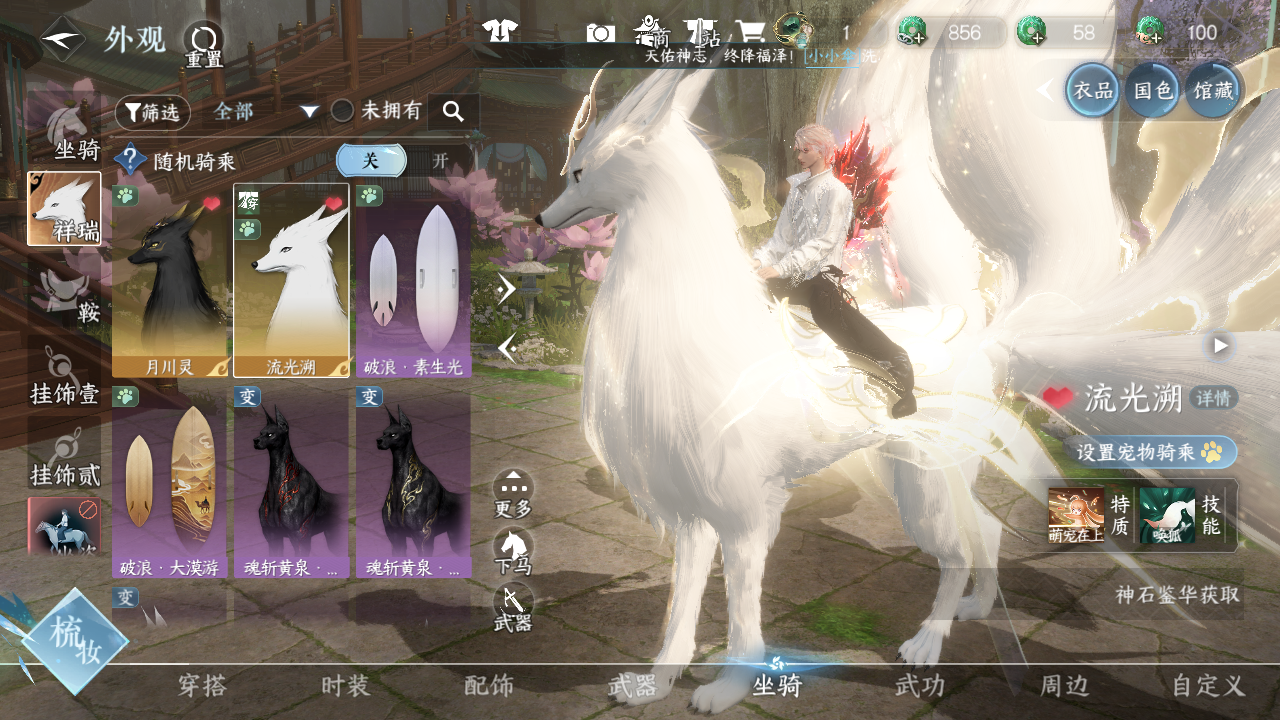The height and width of the screenshot is (720, 1280).
Task: Pick the 破浪·大漠游 surfboard mount card
Action: point(170,483)
